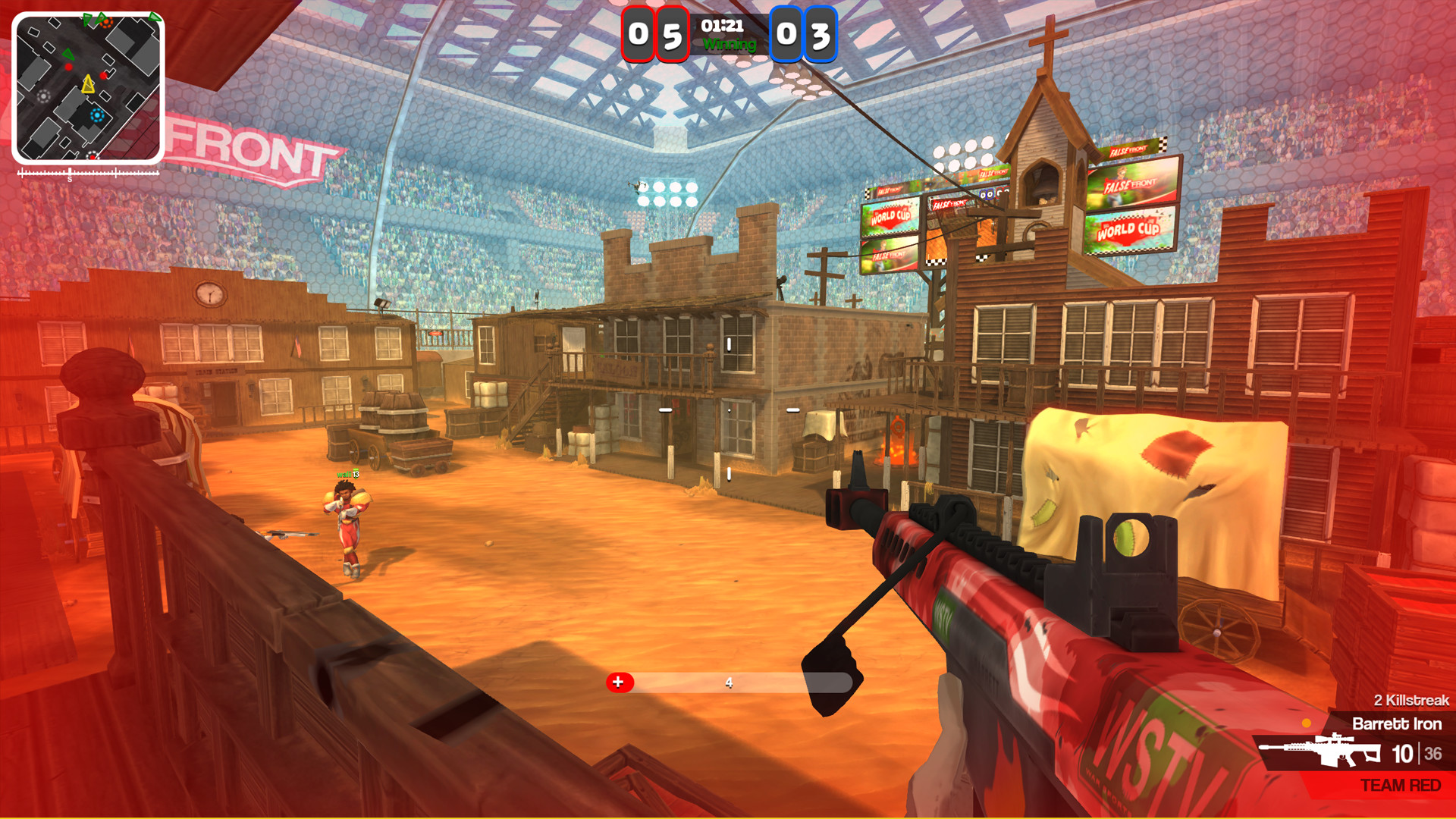The height and width of the screenshot is (819, 1456).
Task: Click the health cross icon on the health bar
Action: point(619,682)
